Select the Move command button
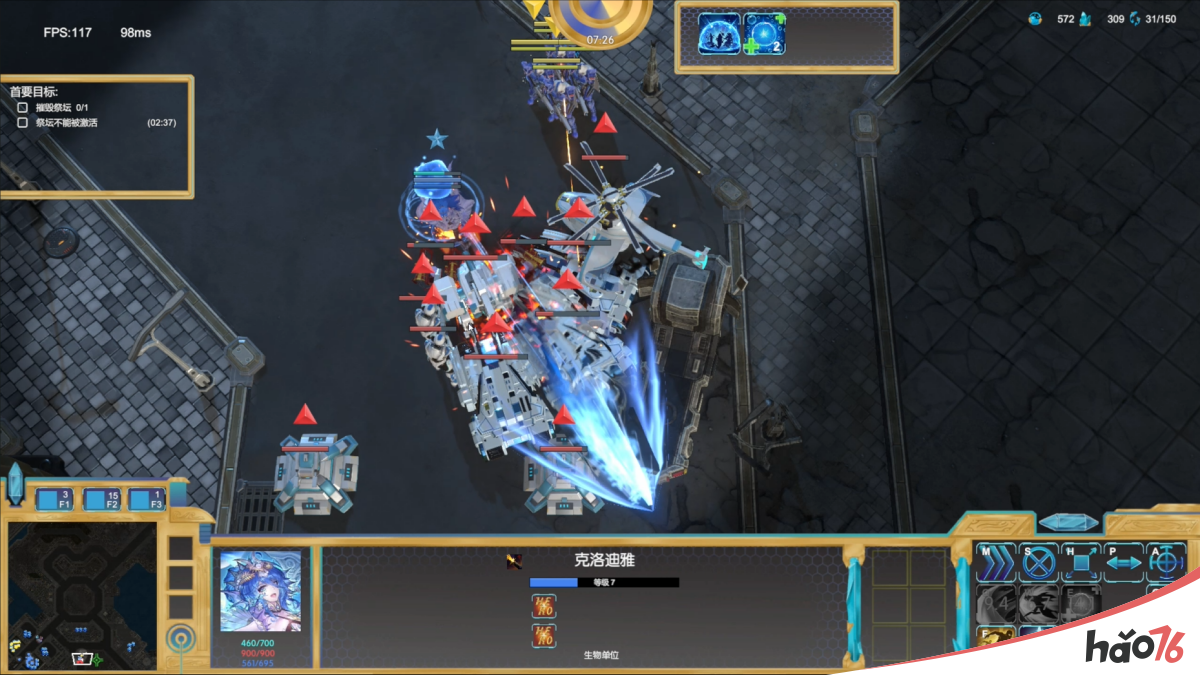Image resolution: width=1200 pixels, height=675 pixels. click(x=996, y=563)
